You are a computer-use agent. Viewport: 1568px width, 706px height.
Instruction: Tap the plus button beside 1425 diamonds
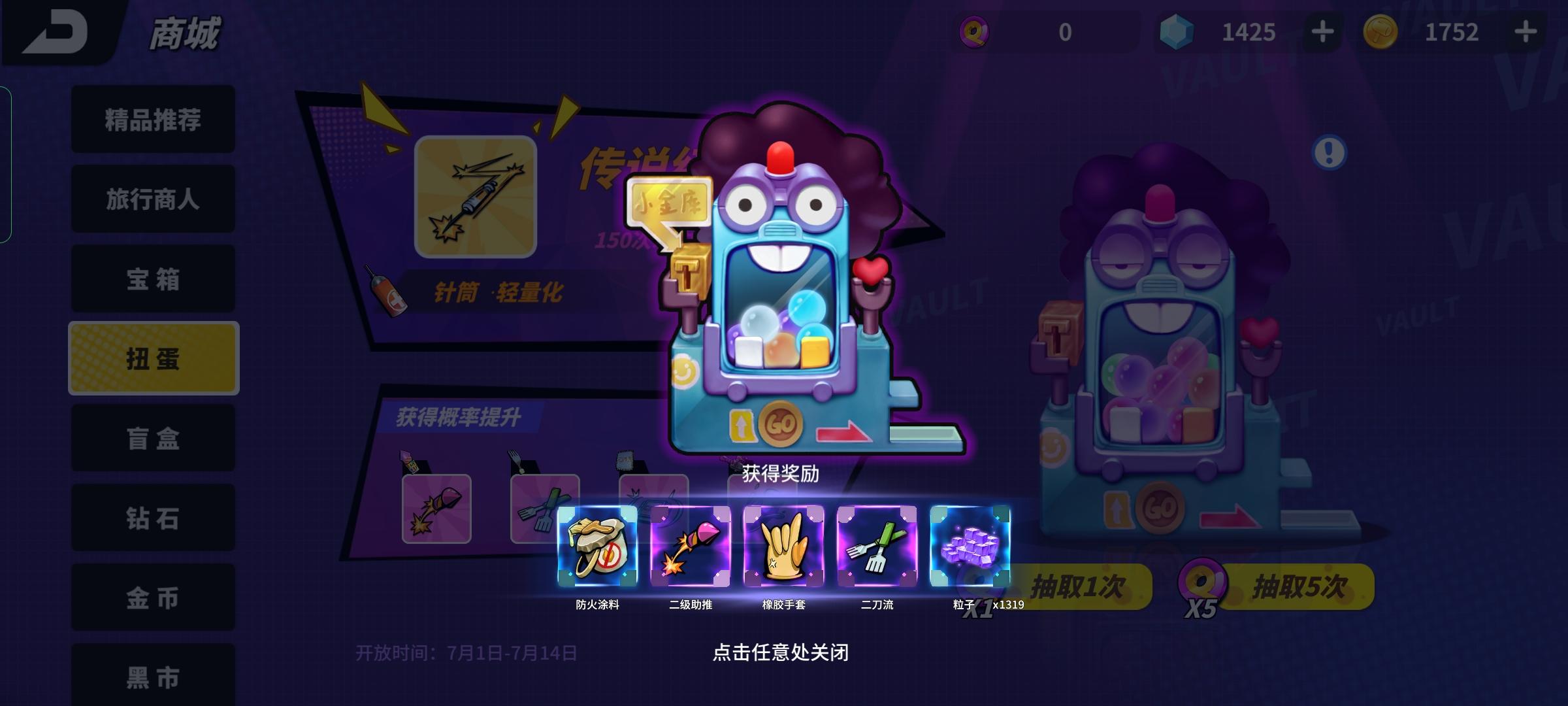point(1322,31)
